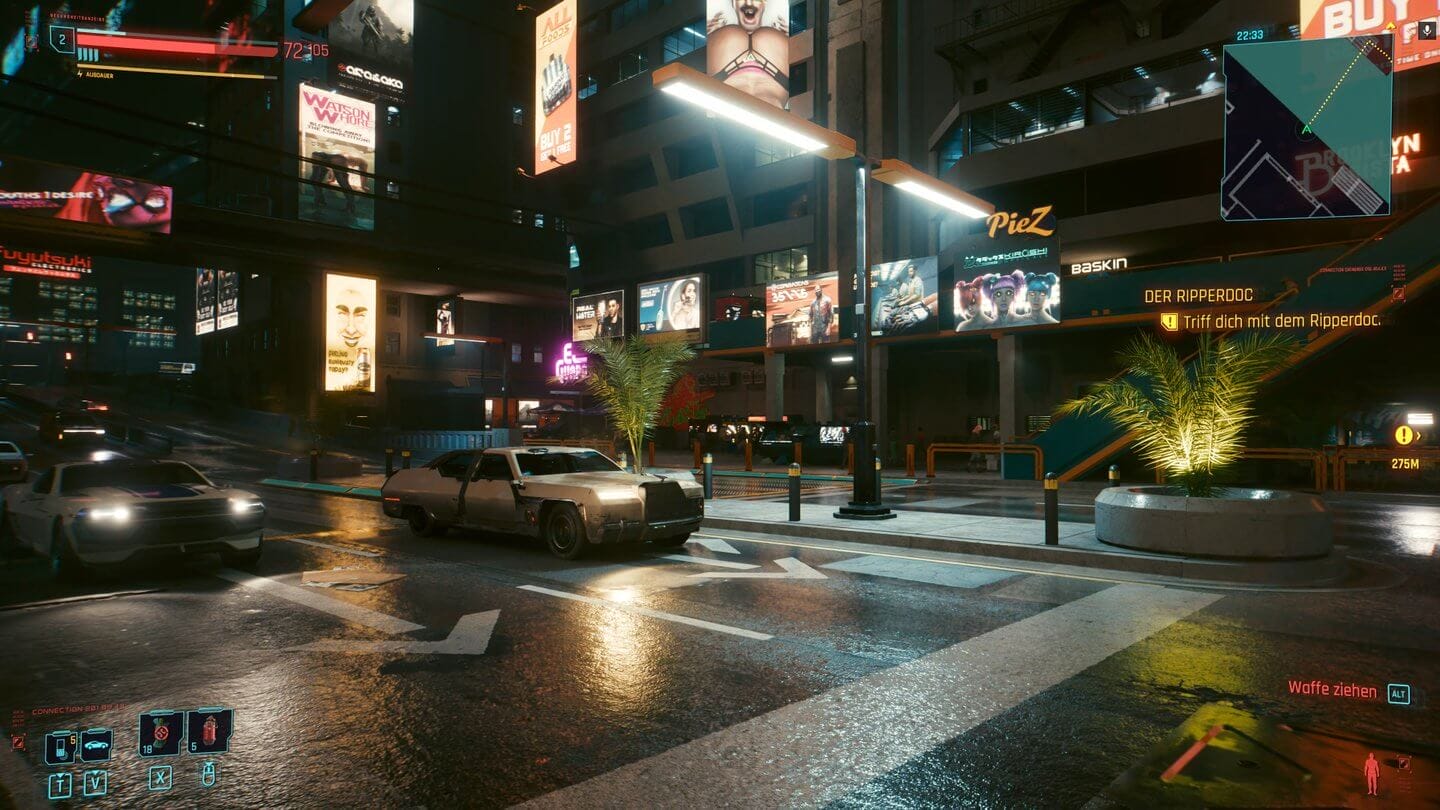Use the health inhaler consumable slot
The height and width of the screenshot is (810, 1440).
click(x=161, y=732)
